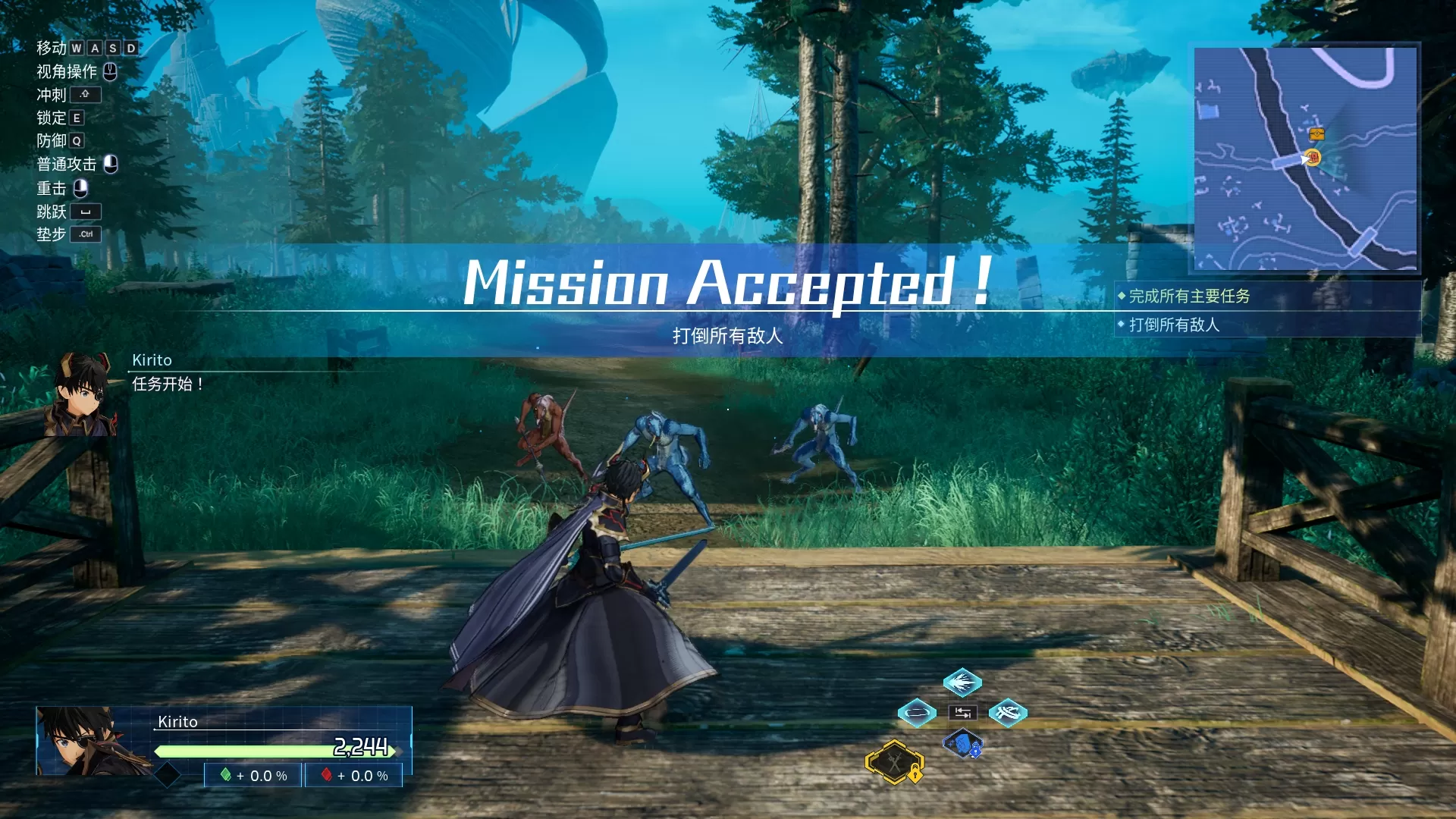Activate the left ring-shaped skill icon
Image resolution: width=1456 pixels, height=819 pixels.
pos(917,712)
